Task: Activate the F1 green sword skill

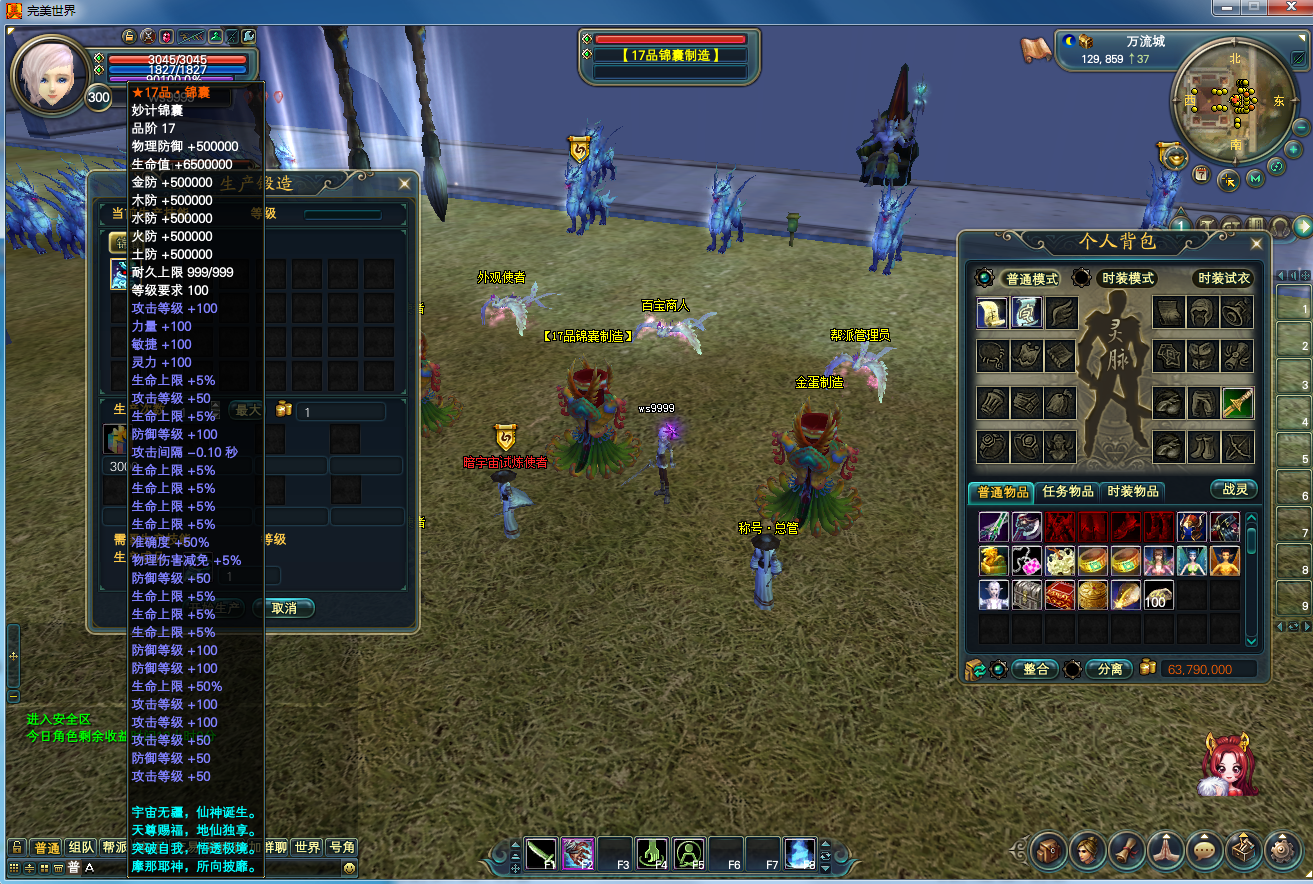Action: pos(541,851)
